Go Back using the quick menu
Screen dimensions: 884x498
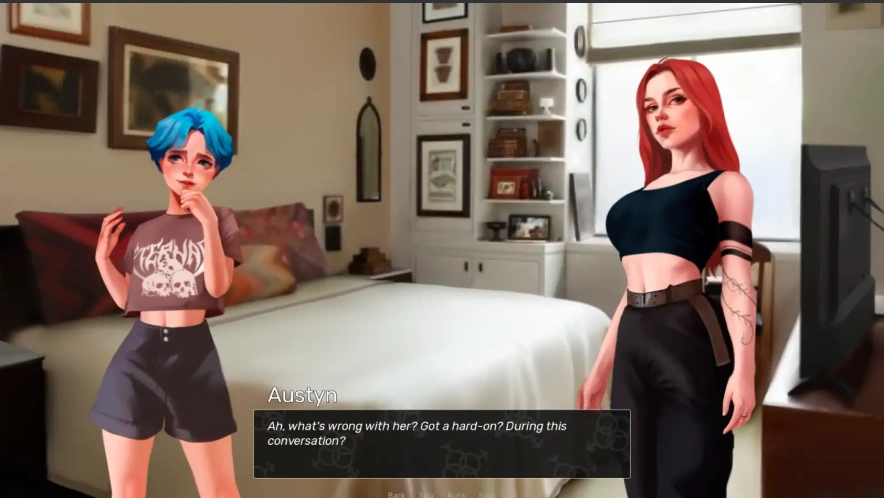[x=397, y=494]
